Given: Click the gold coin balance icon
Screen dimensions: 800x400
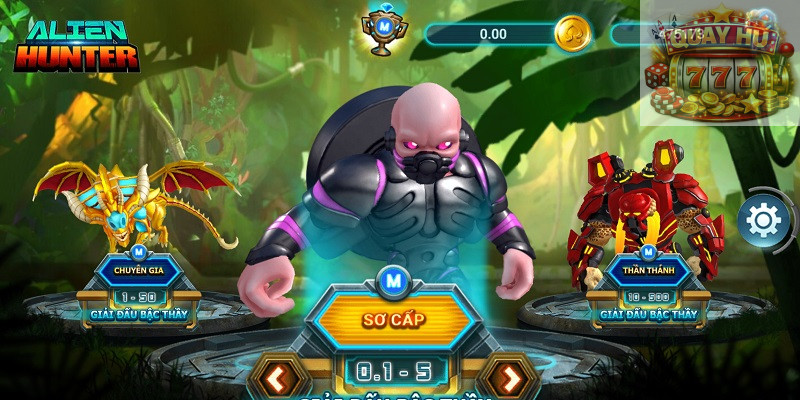Looking at the screenshot, I should pyautogui.click(x=573, y=33).
